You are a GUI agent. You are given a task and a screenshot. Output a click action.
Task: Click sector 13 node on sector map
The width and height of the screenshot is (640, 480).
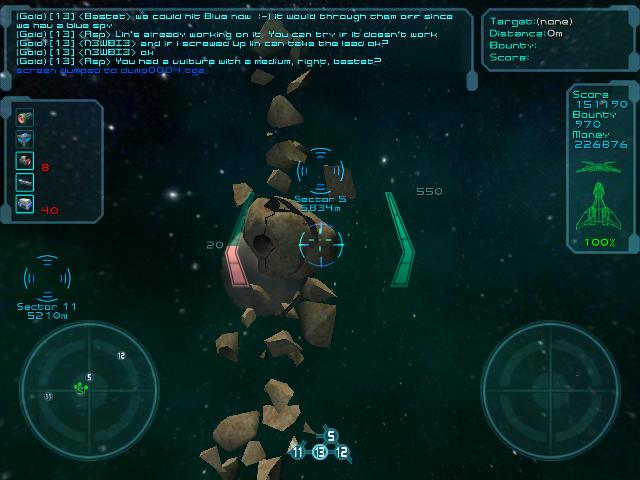click(x=319, y=452)
